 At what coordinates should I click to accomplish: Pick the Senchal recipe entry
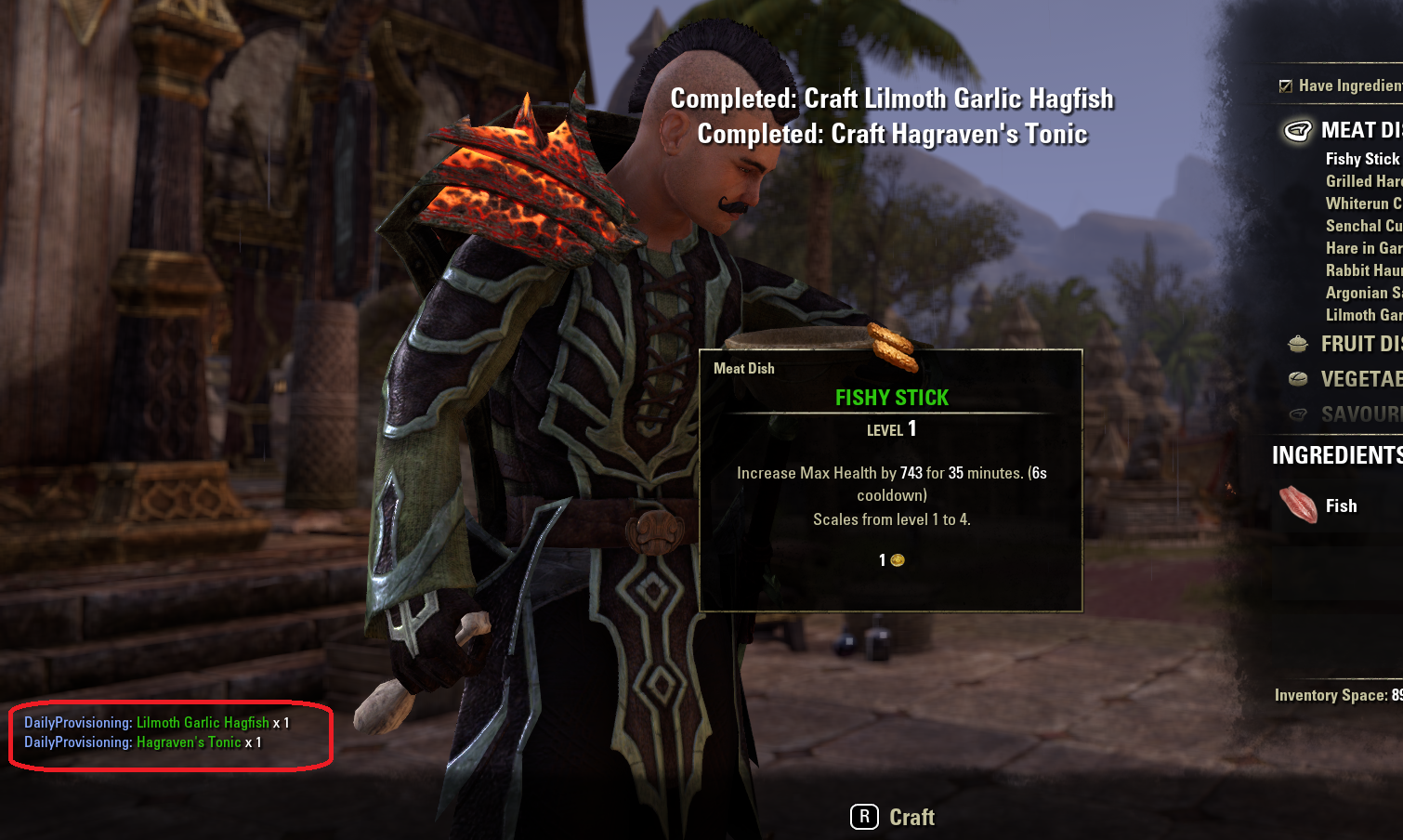[1363, 226]
